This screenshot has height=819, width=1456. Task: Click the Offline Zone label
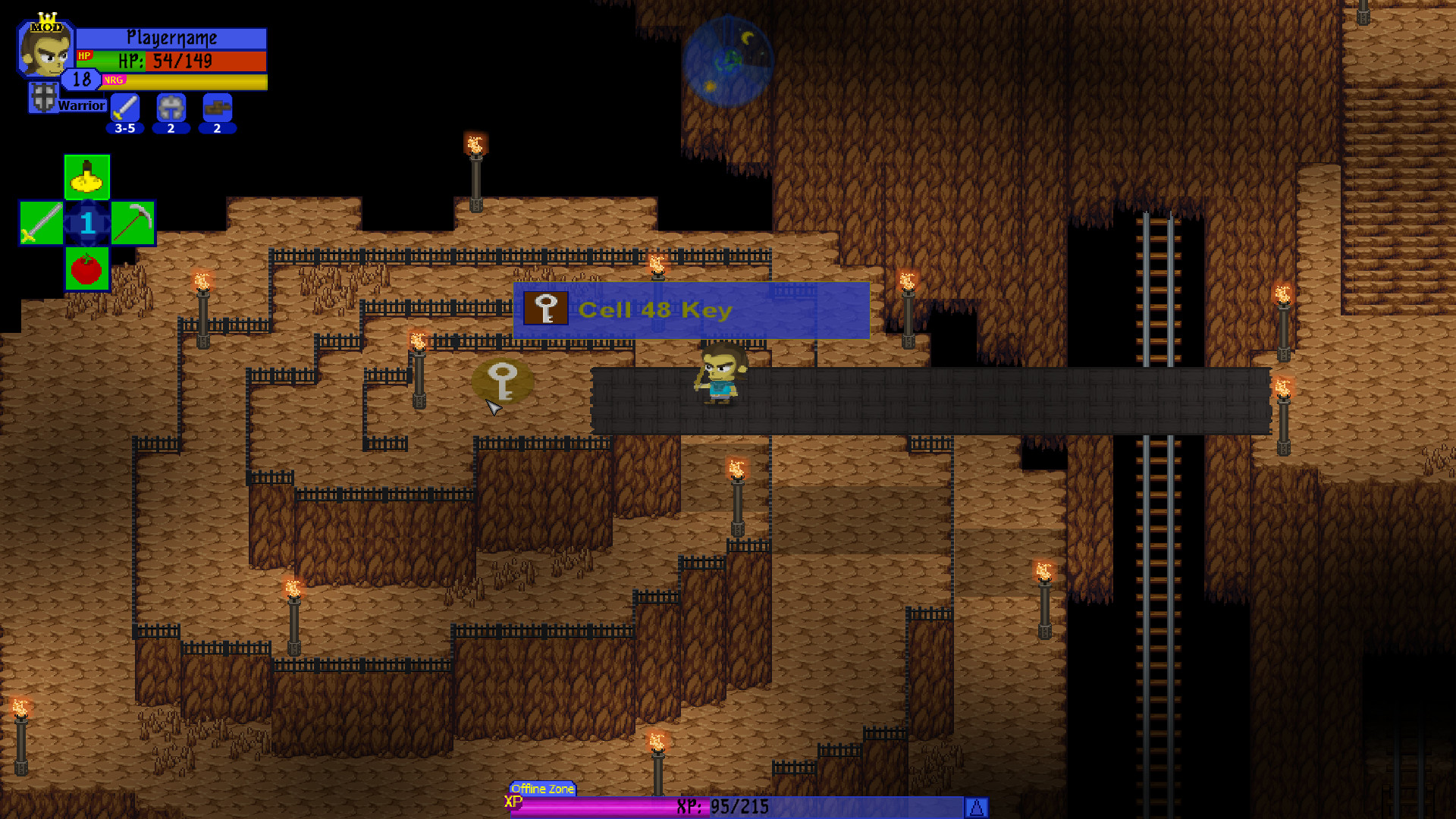(x=542, y=789)
